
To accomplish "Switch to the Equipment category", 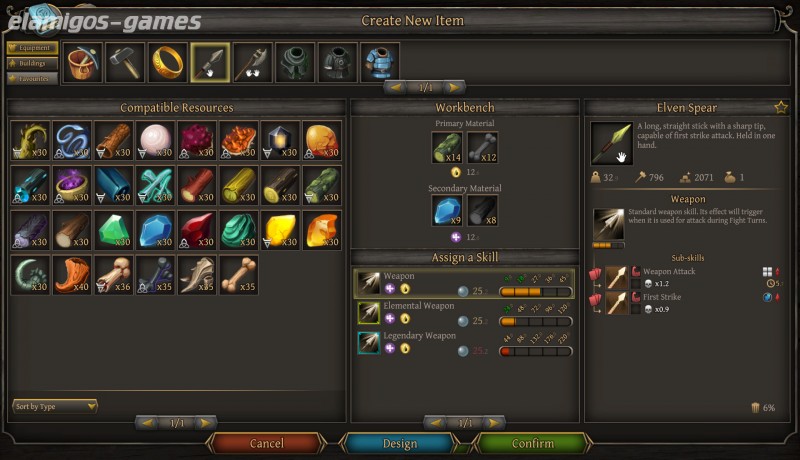I will (x=32, y=47).
